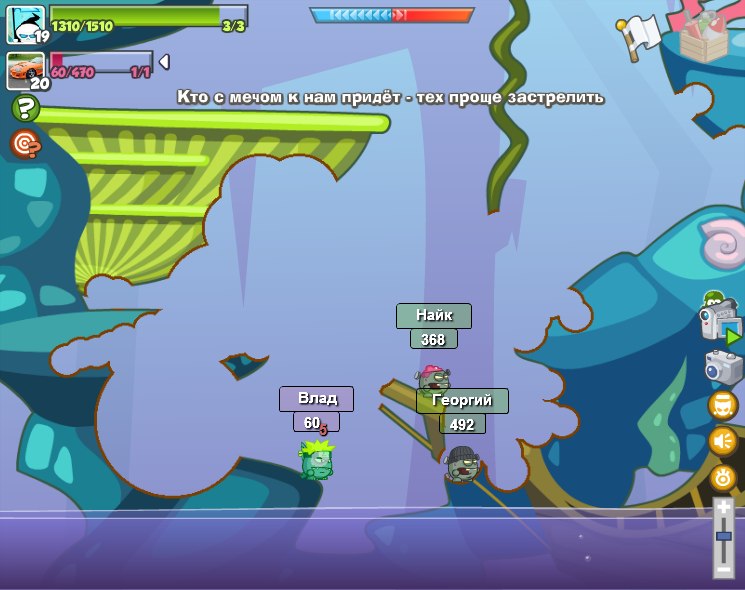Click the orange character face button
The width and height of the screenshot is (745, 590).
point(722,405)
